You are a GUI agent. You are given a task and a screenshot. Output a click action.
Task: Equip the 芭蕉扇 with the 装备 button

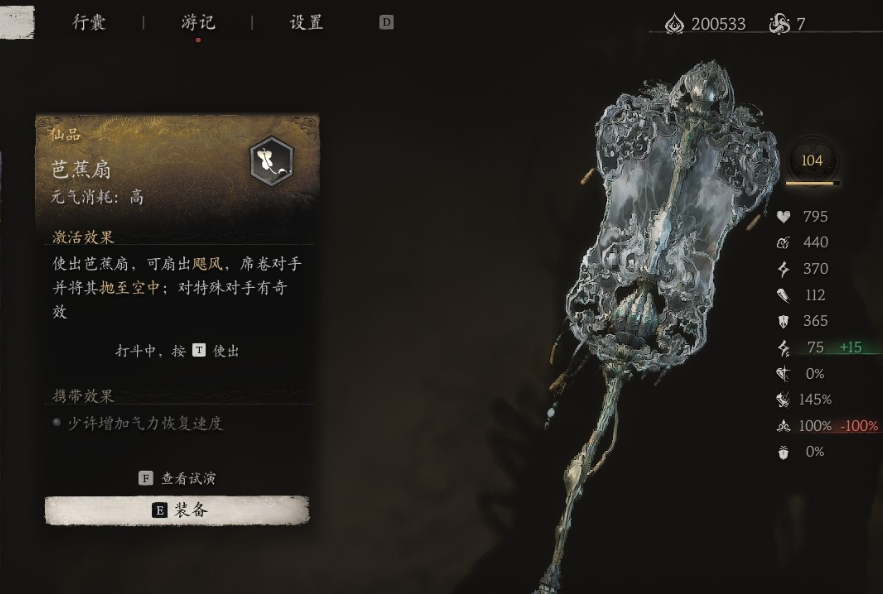click(177, 510)
